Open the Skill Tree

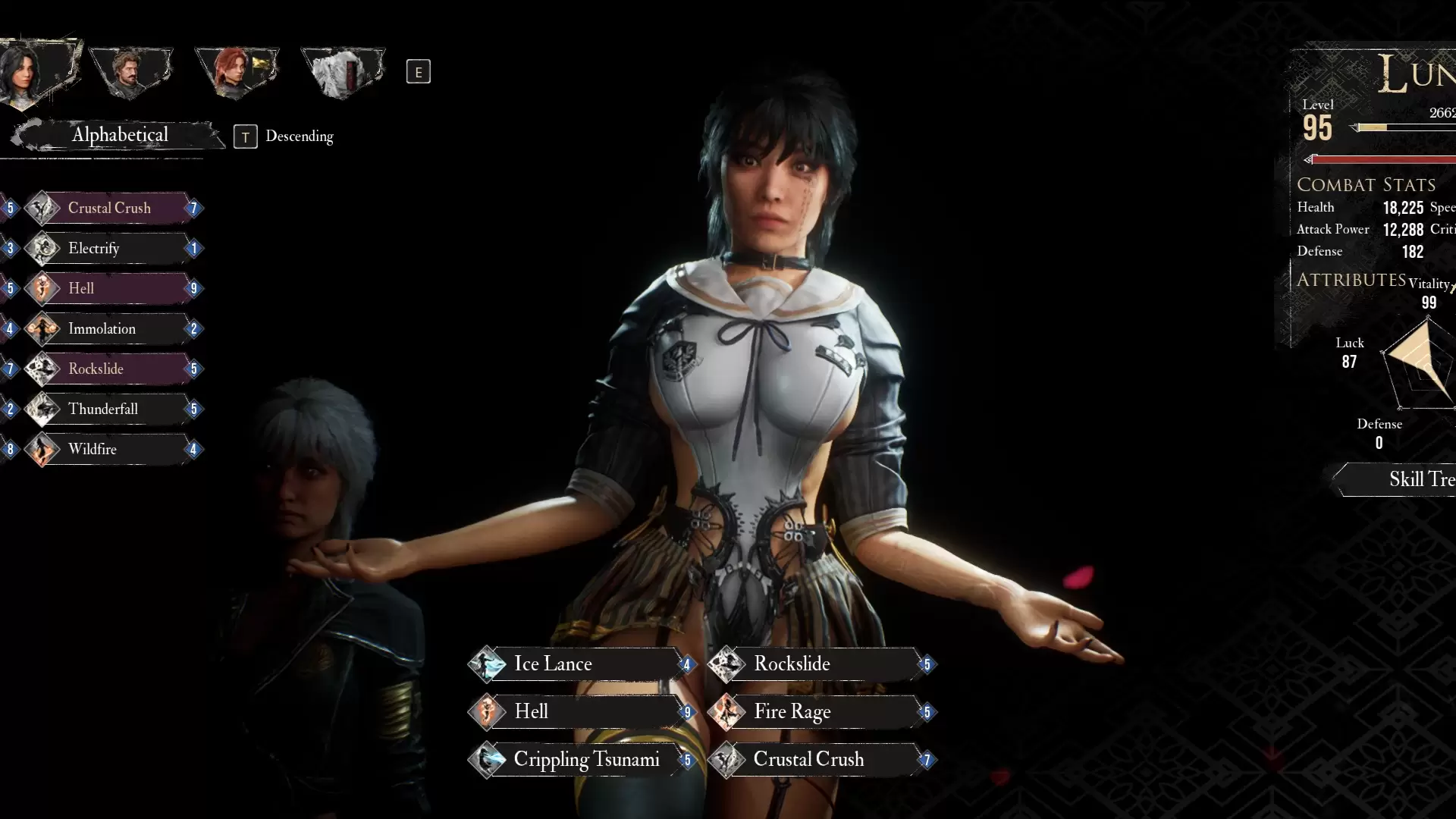click(x=1409, y=479)
